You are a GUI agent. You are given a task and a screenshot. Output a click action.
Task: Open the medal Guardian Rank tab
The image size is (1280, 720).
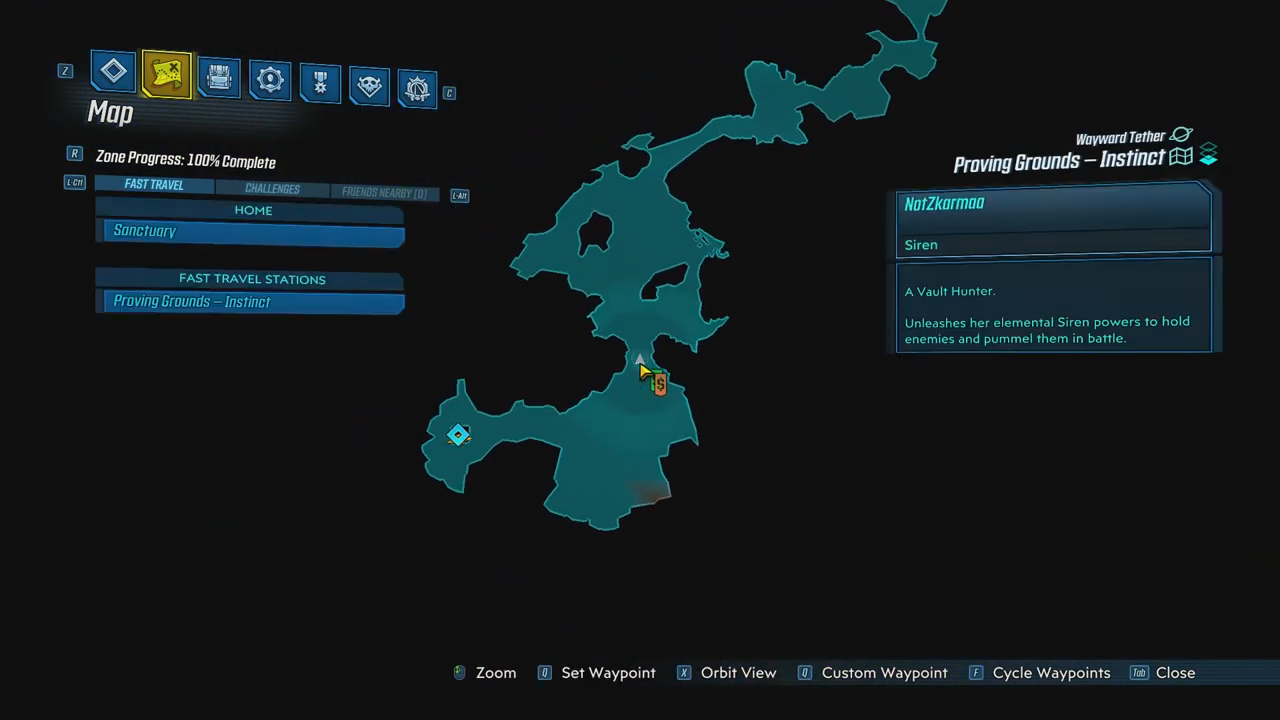[x=320, y=83]
